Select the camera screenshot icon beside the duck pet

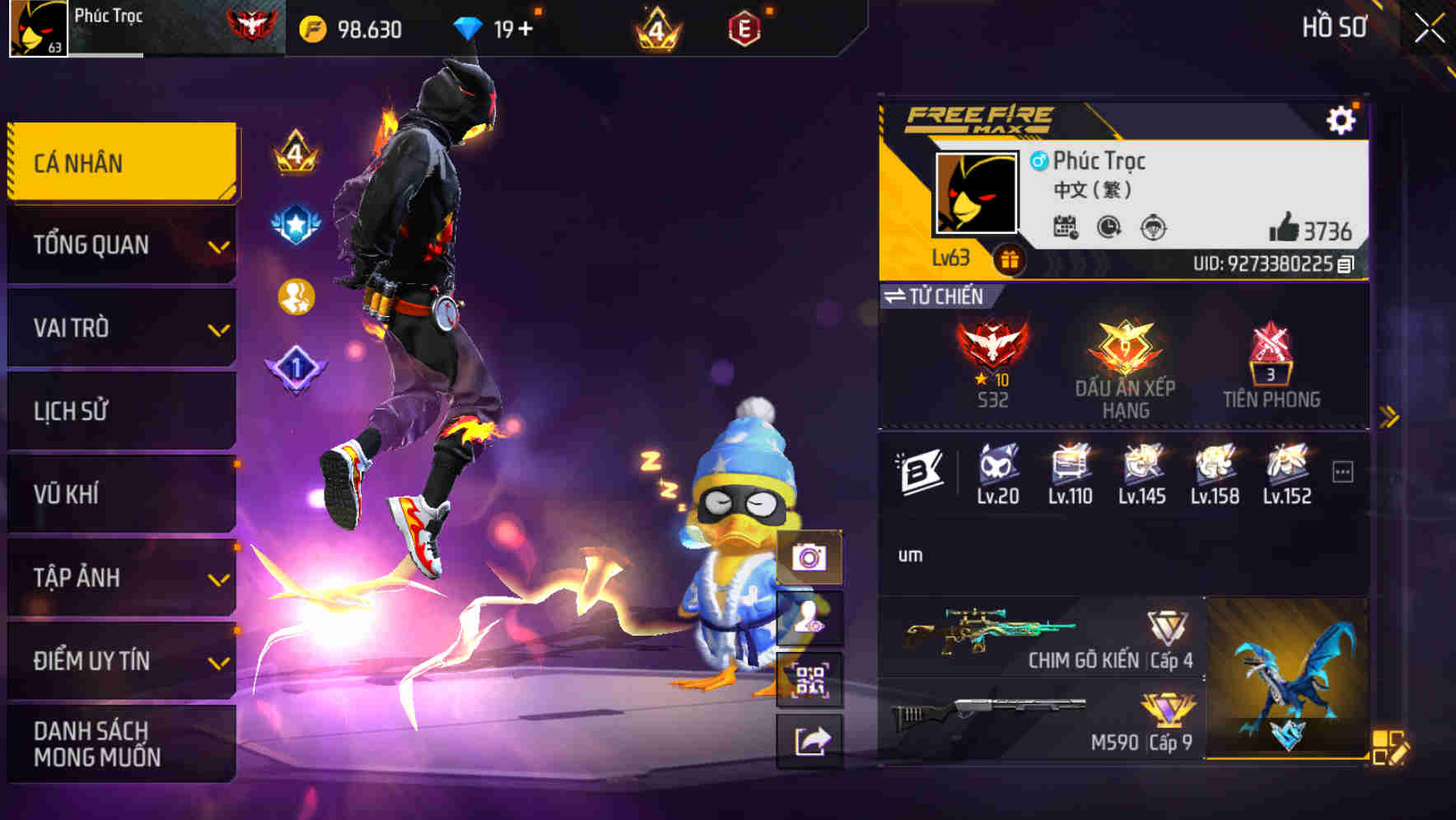[x=810, y=558]
